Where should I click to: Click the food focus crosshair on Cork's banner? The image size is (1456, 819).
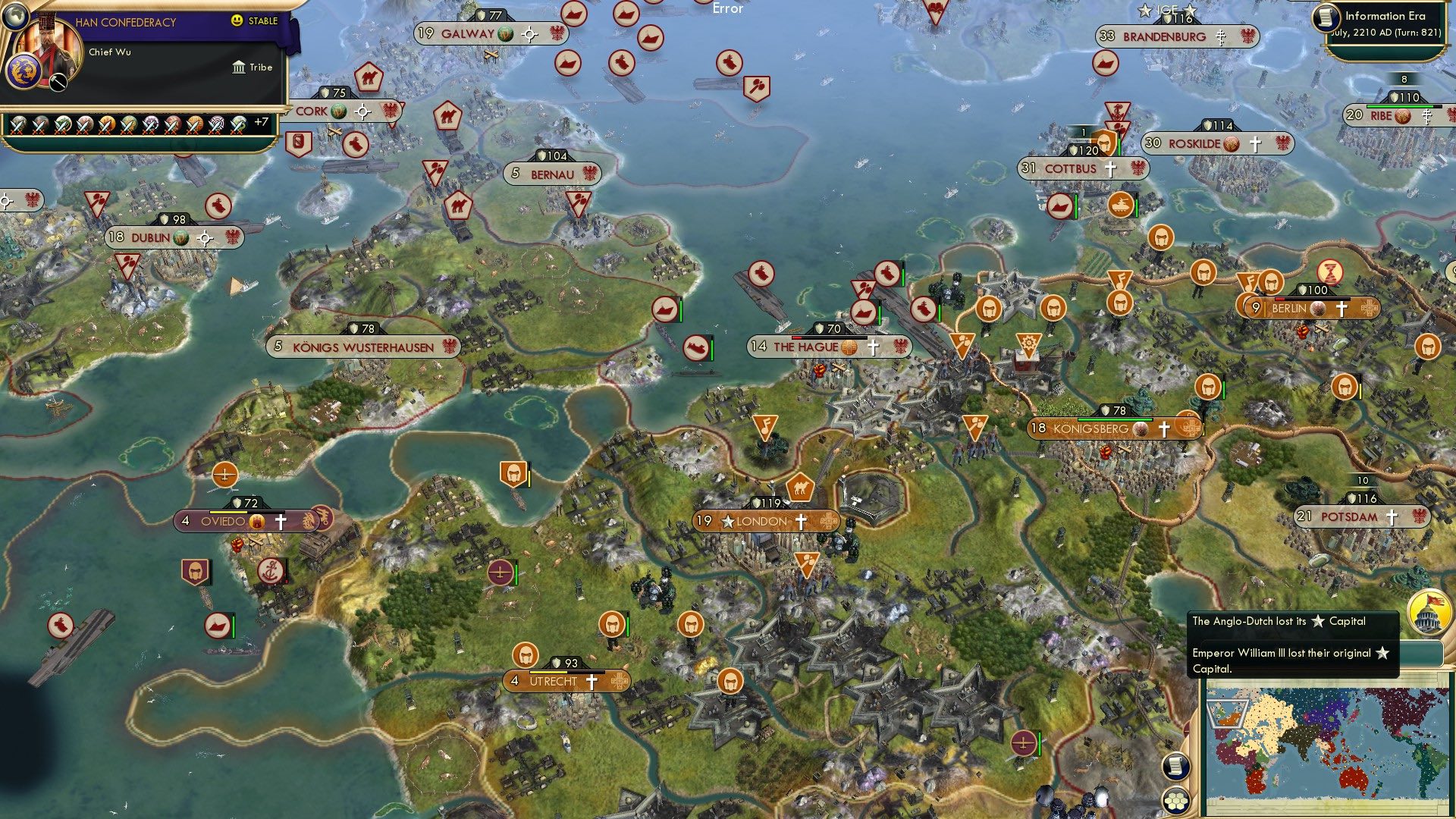362,111
